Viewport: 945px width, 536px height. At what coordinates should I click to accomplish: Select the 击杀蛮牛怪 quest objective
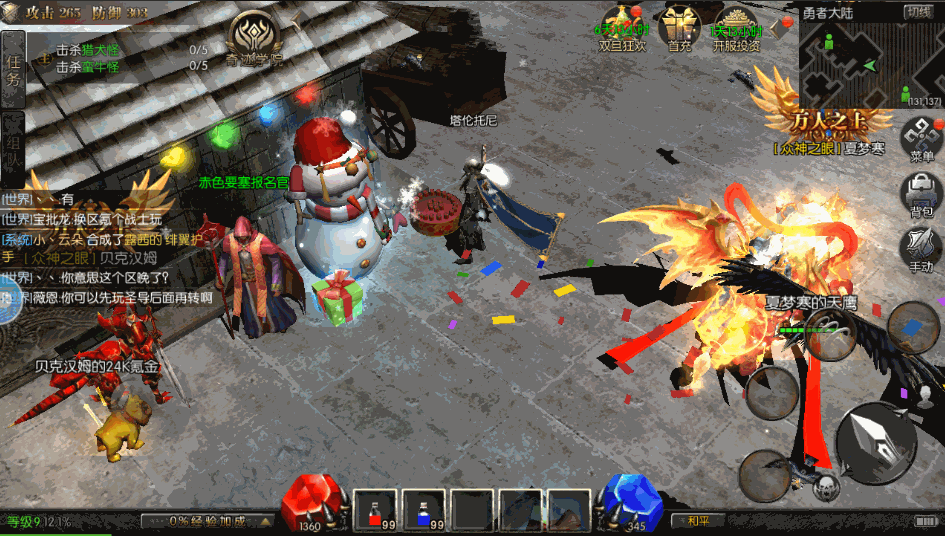[x=88, y=67]
